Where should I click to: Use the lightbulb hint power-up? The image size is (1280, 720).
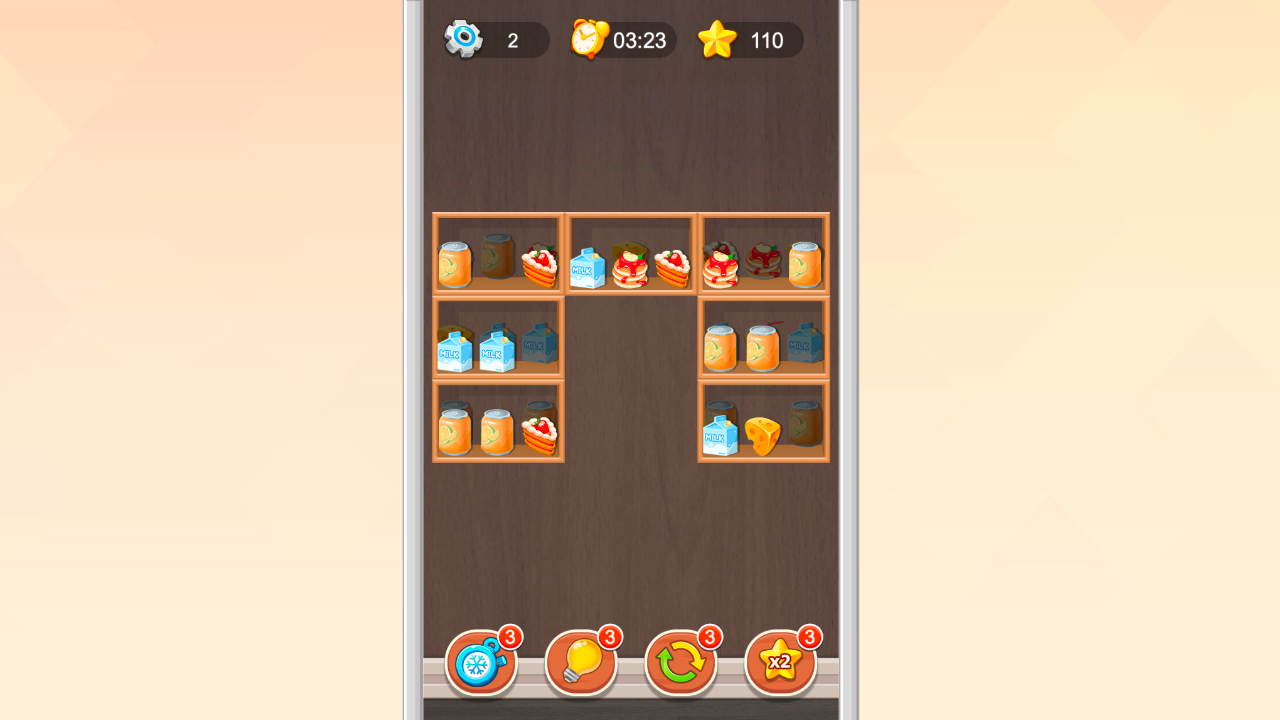[x=581, y=660]
